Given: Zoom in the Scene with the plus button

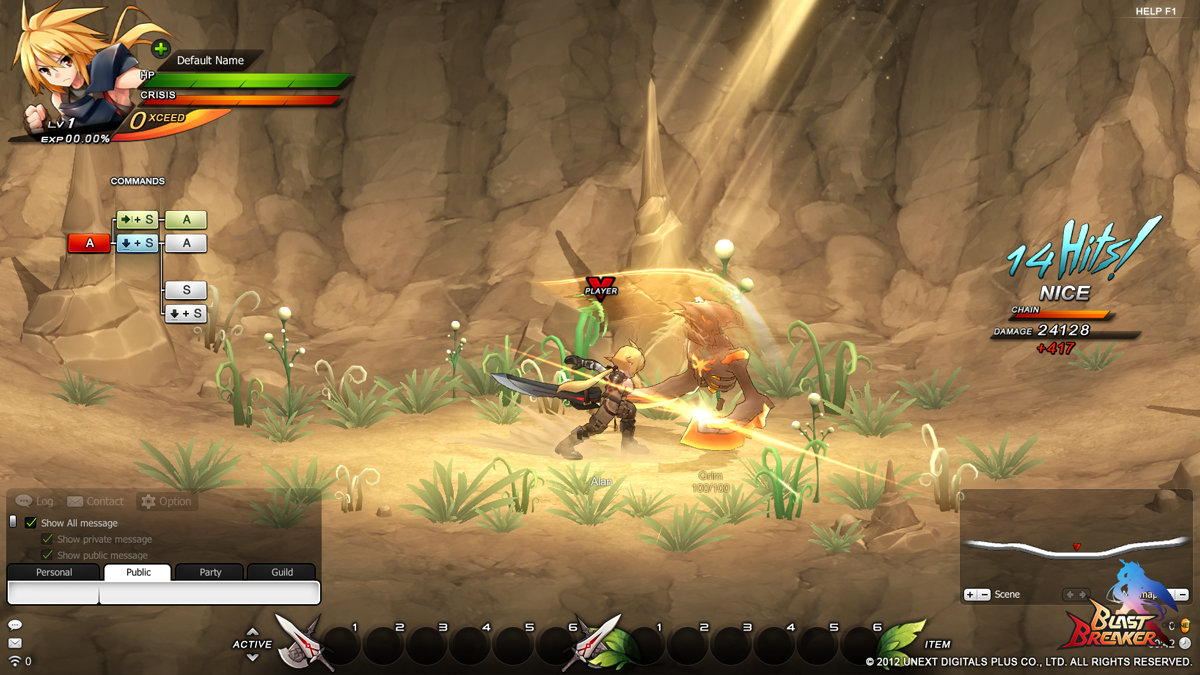Looking at the screenshot, I should (x=970, y=595).
